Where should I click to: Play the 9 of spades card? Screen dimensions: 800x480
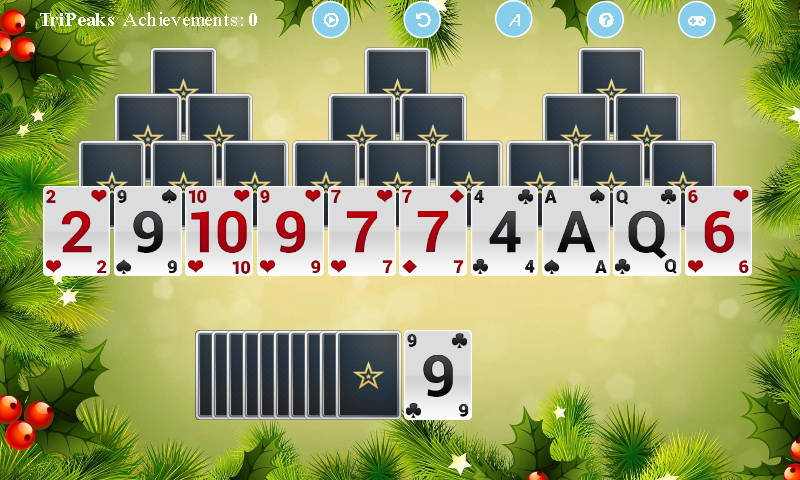[148, 231]
